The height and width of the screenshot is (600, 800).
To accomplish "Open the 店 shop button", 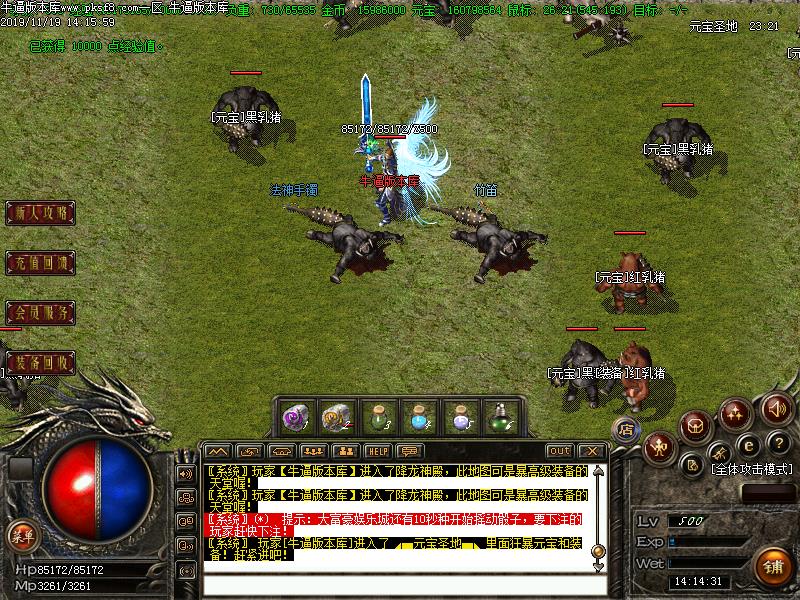I will (x=626, y=428).
